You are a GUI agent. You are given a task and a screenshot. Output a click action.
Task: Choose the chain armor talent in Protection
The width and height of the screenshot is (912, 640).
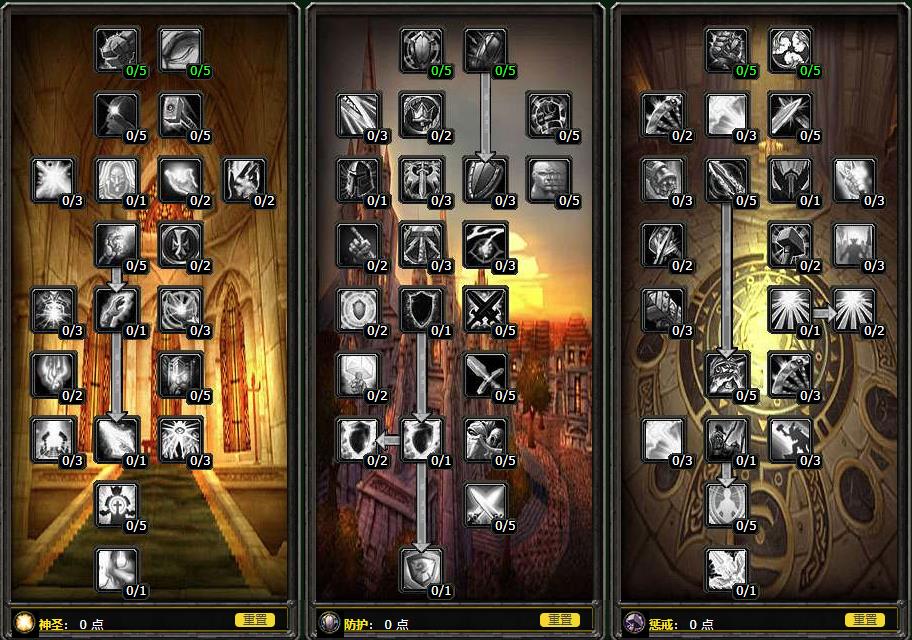pos(548,115)
